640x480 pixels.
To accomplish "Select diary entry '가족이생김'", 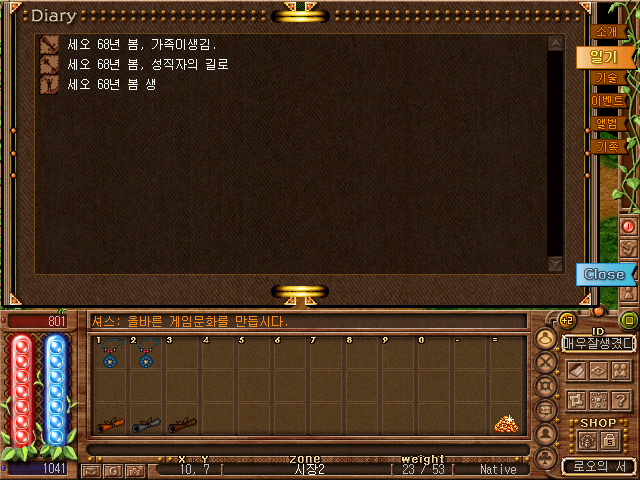I will click(141, 45).
